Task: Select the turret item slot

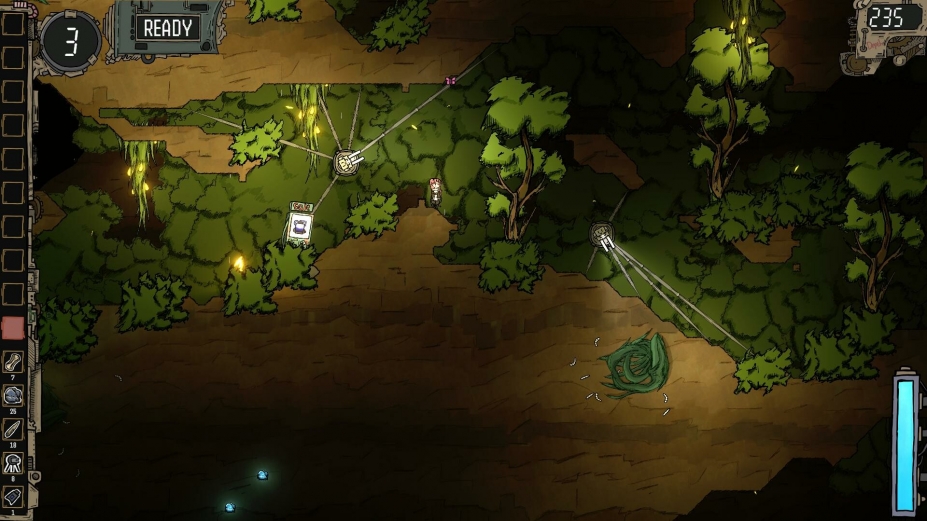Action: [x=13, y=462]
